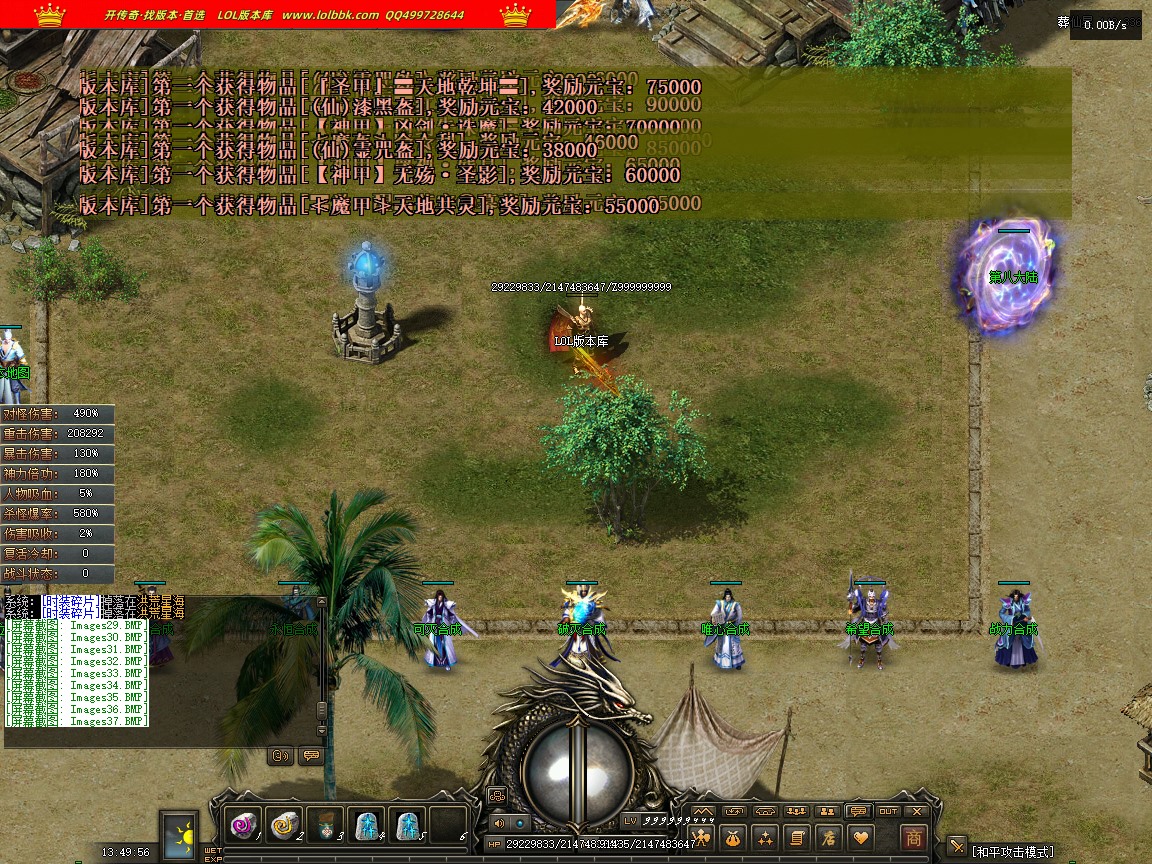Use the purple spiral stone in slot 1

point(244,825)
